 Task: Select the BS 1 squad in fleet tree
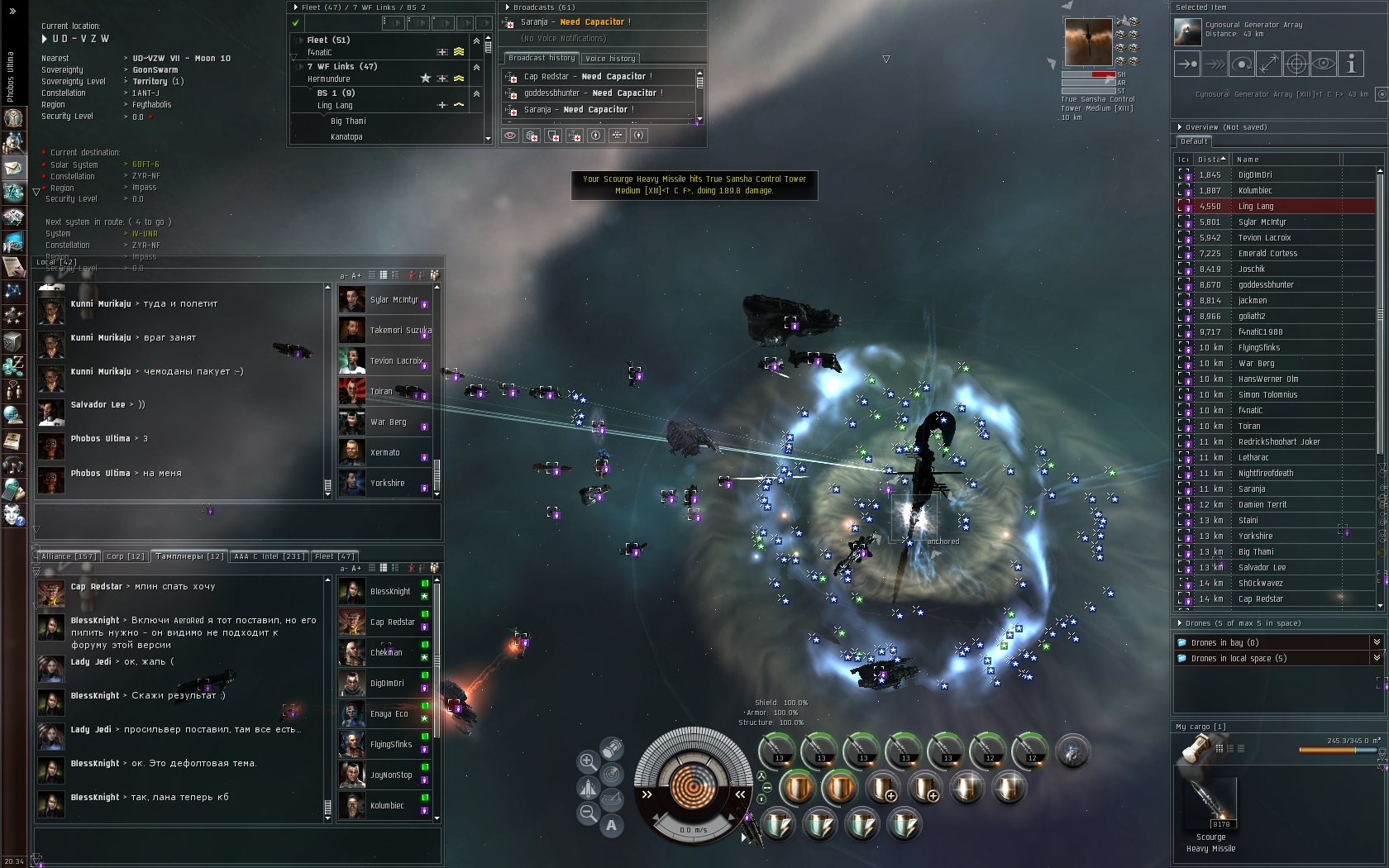(336, 93)
